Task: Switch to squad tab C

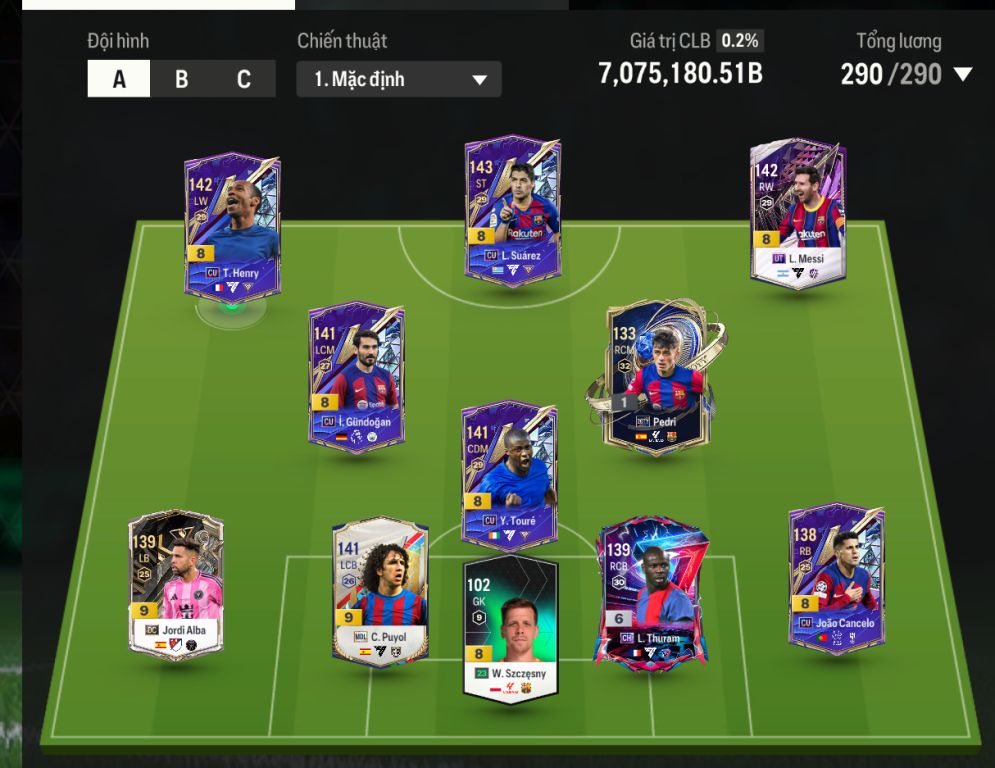Action: (243, 79)
